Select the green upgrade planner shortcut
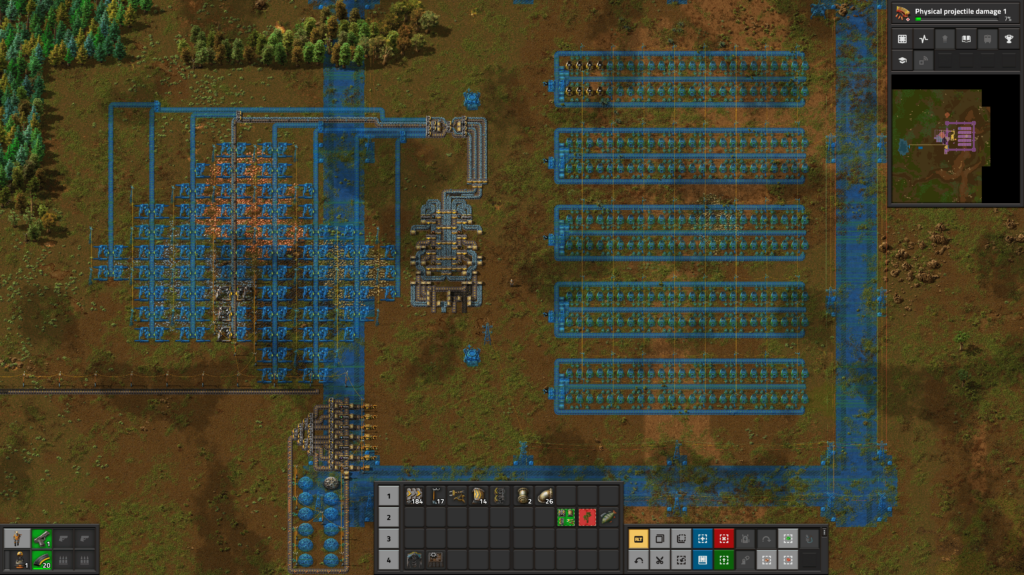This screenshot has width=1024, height=575. pyautogui.click(x=723, y=560)
